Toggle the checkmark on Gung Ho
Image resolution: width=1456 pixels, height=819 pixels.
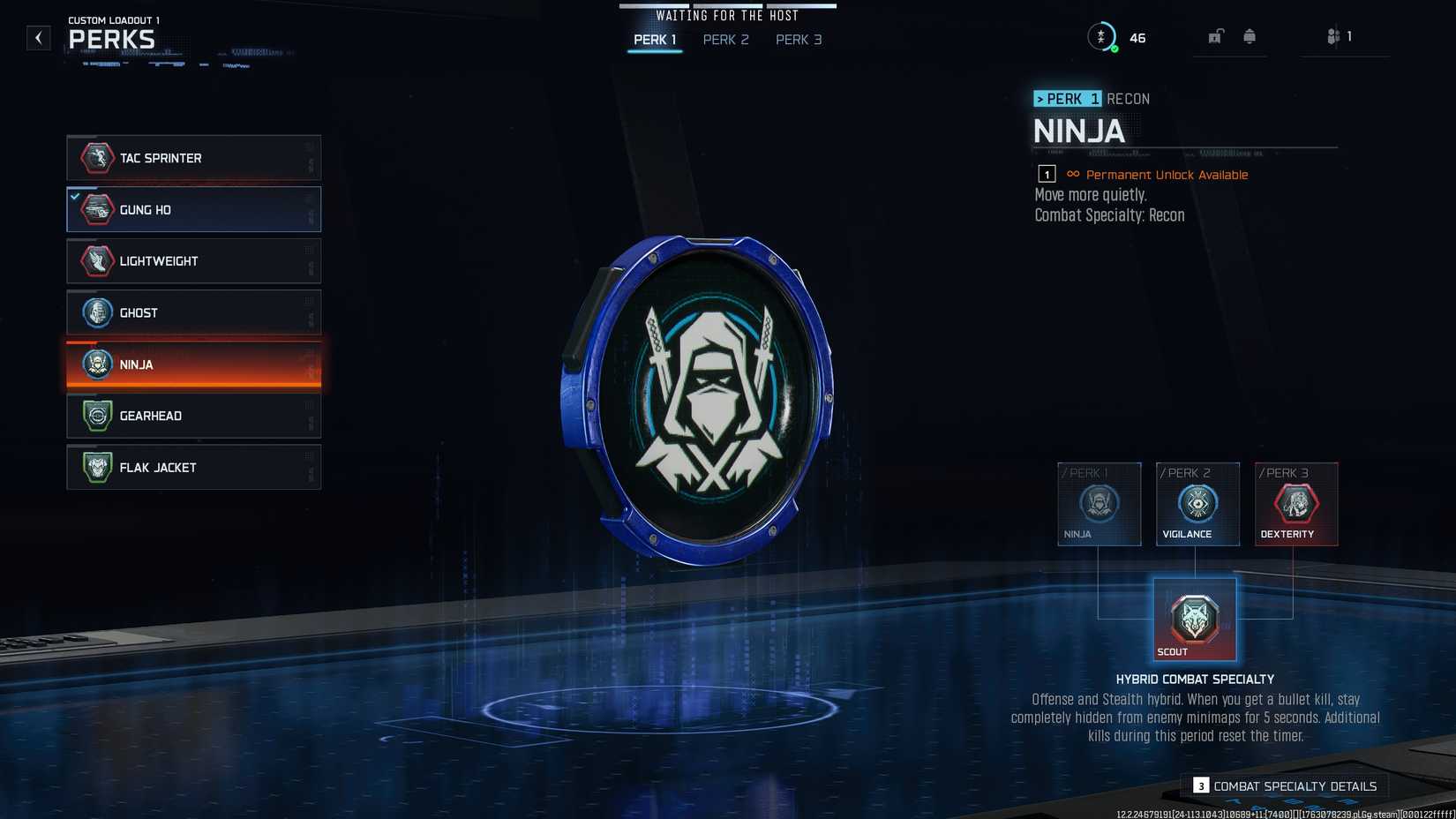click(75, 196)
